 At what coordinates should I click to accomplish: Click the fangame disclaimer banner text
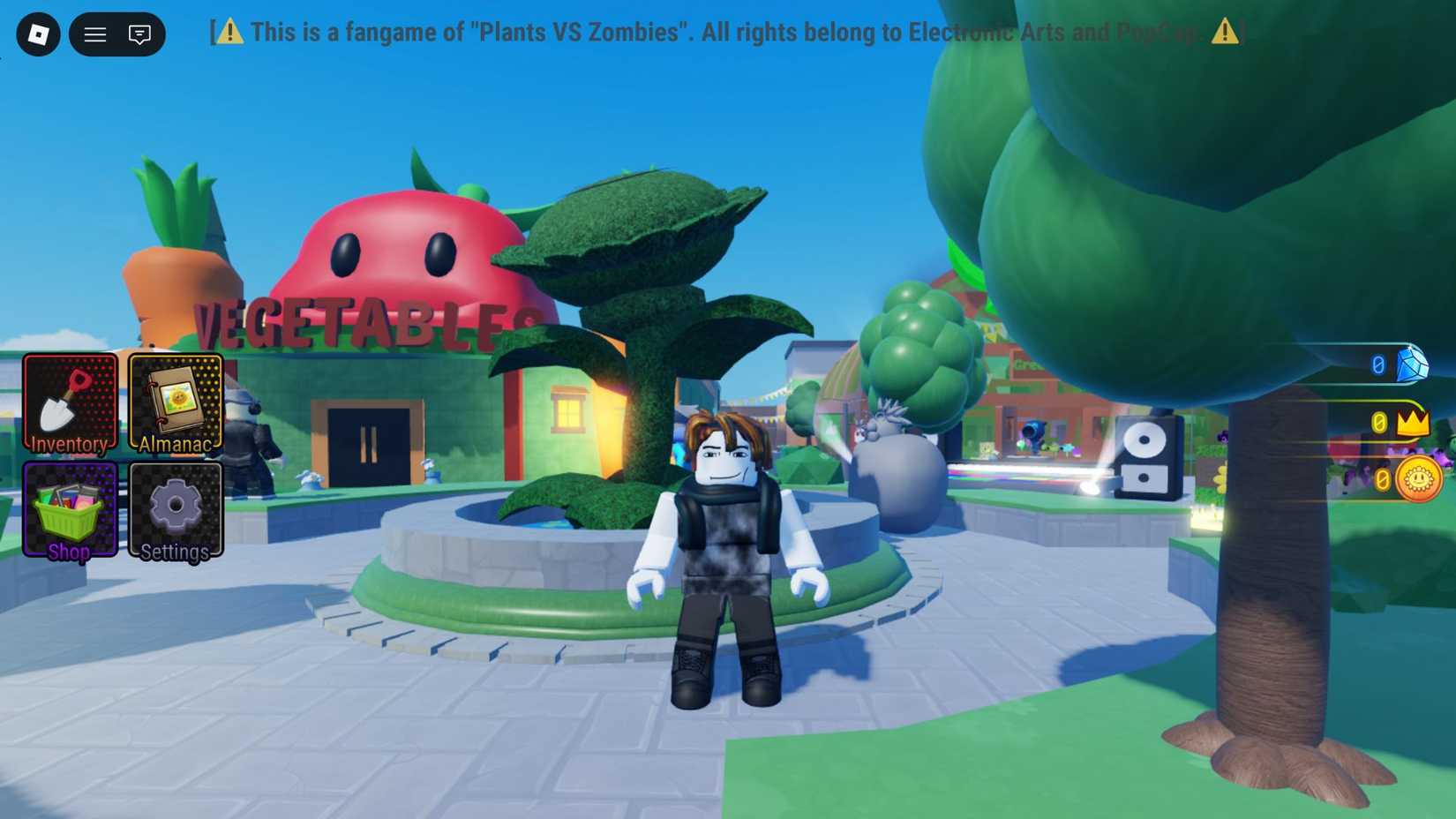point(724,32)
